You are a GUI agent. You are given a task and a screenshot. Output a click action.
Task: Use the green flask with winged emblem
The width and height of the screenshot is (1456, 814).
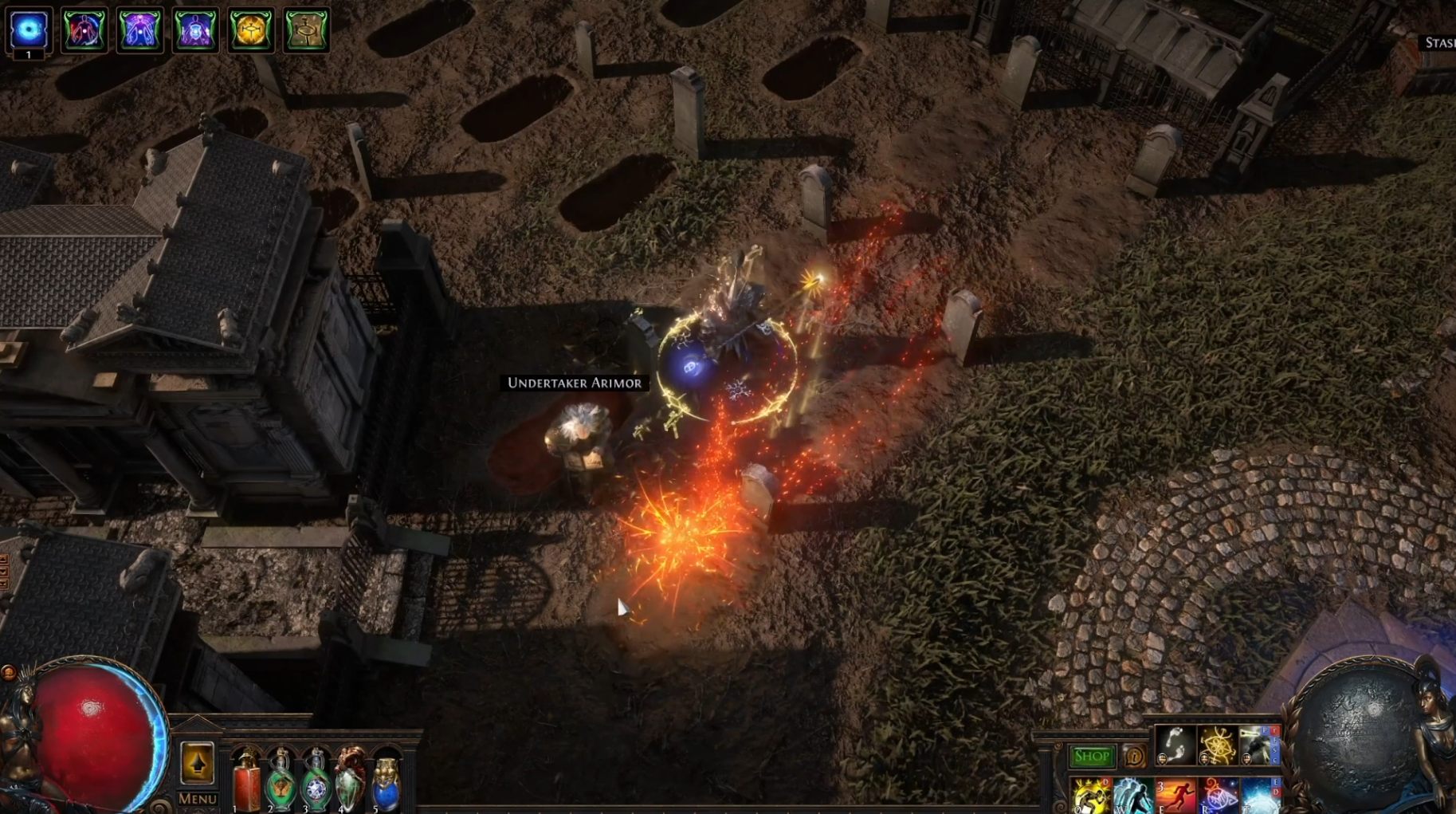point(281,781)
